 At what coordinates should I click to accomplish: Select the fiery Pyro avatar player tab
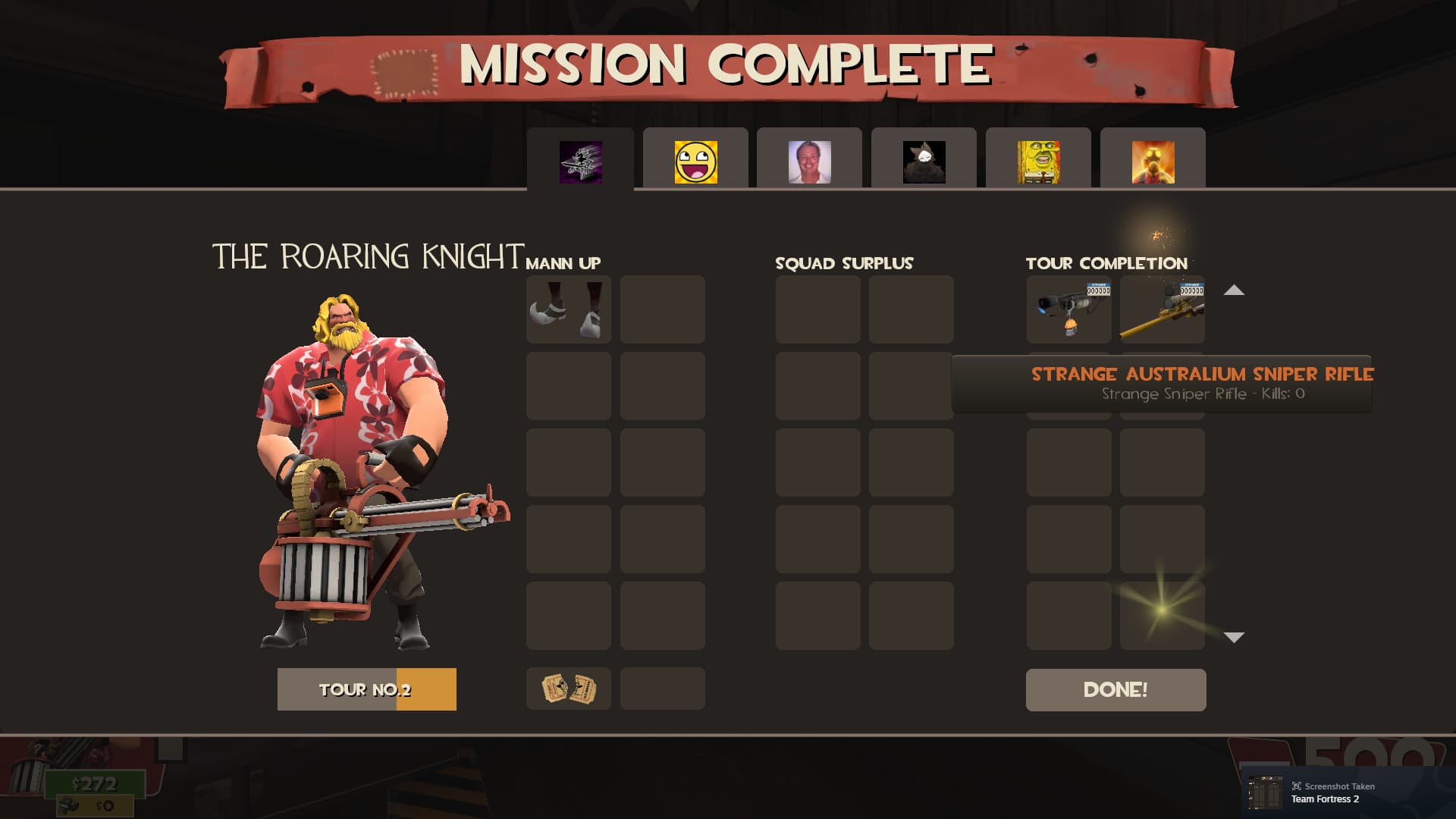(x=1153, y=162)
